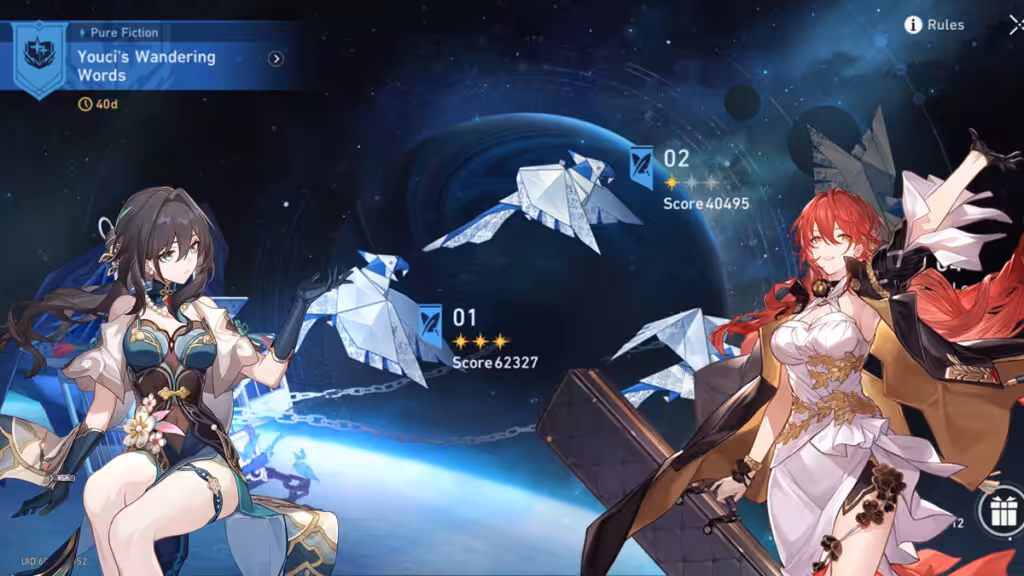Select stage 01 node
The image size is (1024, 576).
pyautogui.click(x=432, y=322)
